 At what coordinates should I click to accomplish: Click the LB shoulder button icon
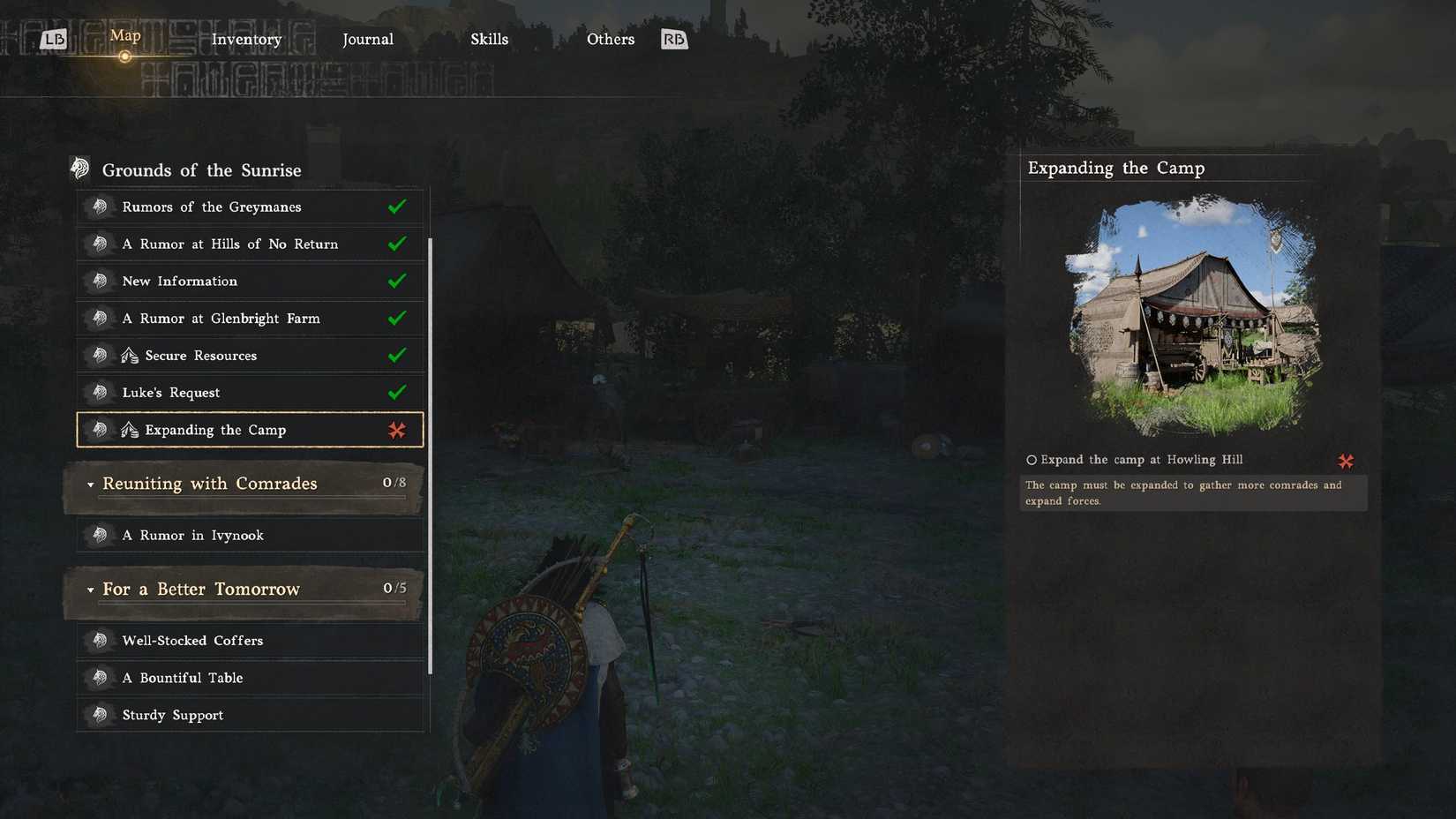click(55, 39)
